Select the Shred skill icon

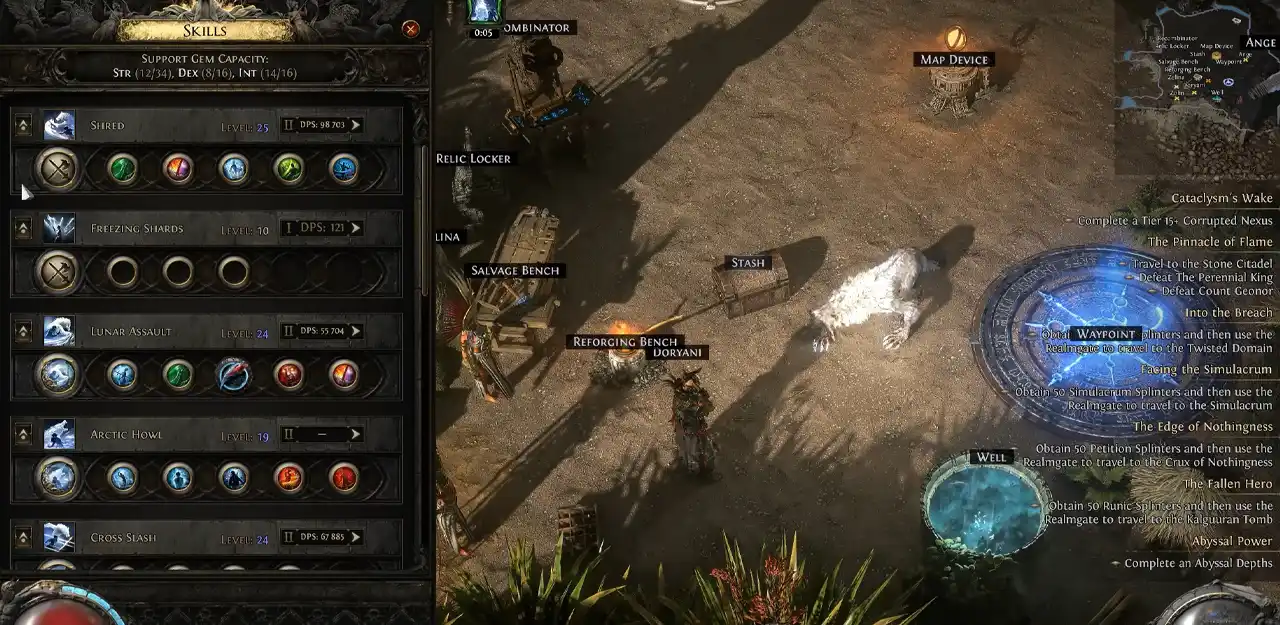coord(59,125)
